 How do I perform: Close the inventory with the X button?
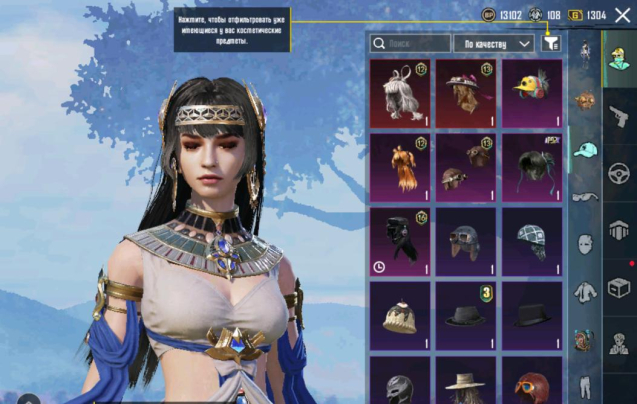coord(624,14)
